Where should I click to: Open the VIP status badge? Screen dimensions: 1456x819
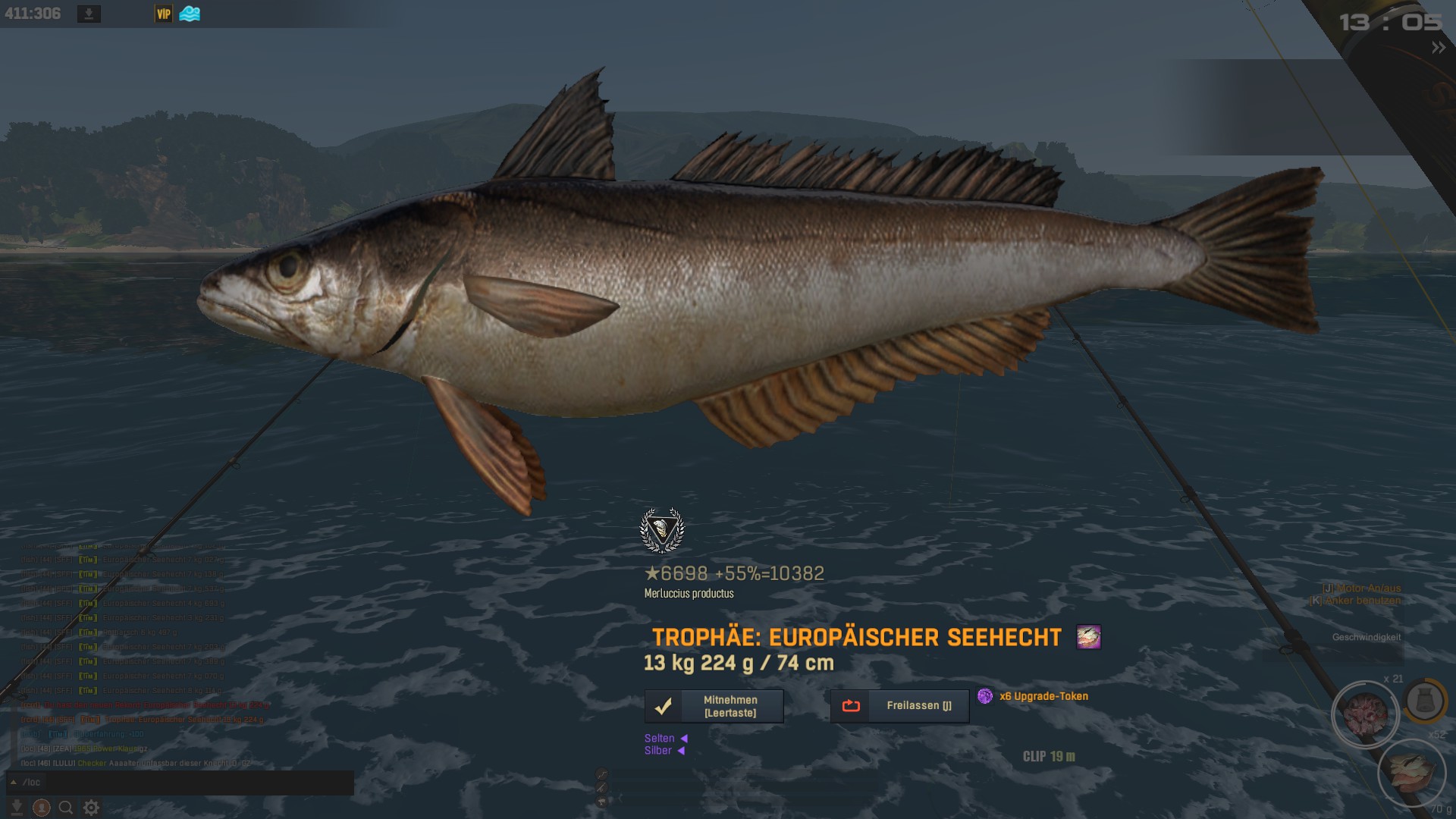[163, 14]
